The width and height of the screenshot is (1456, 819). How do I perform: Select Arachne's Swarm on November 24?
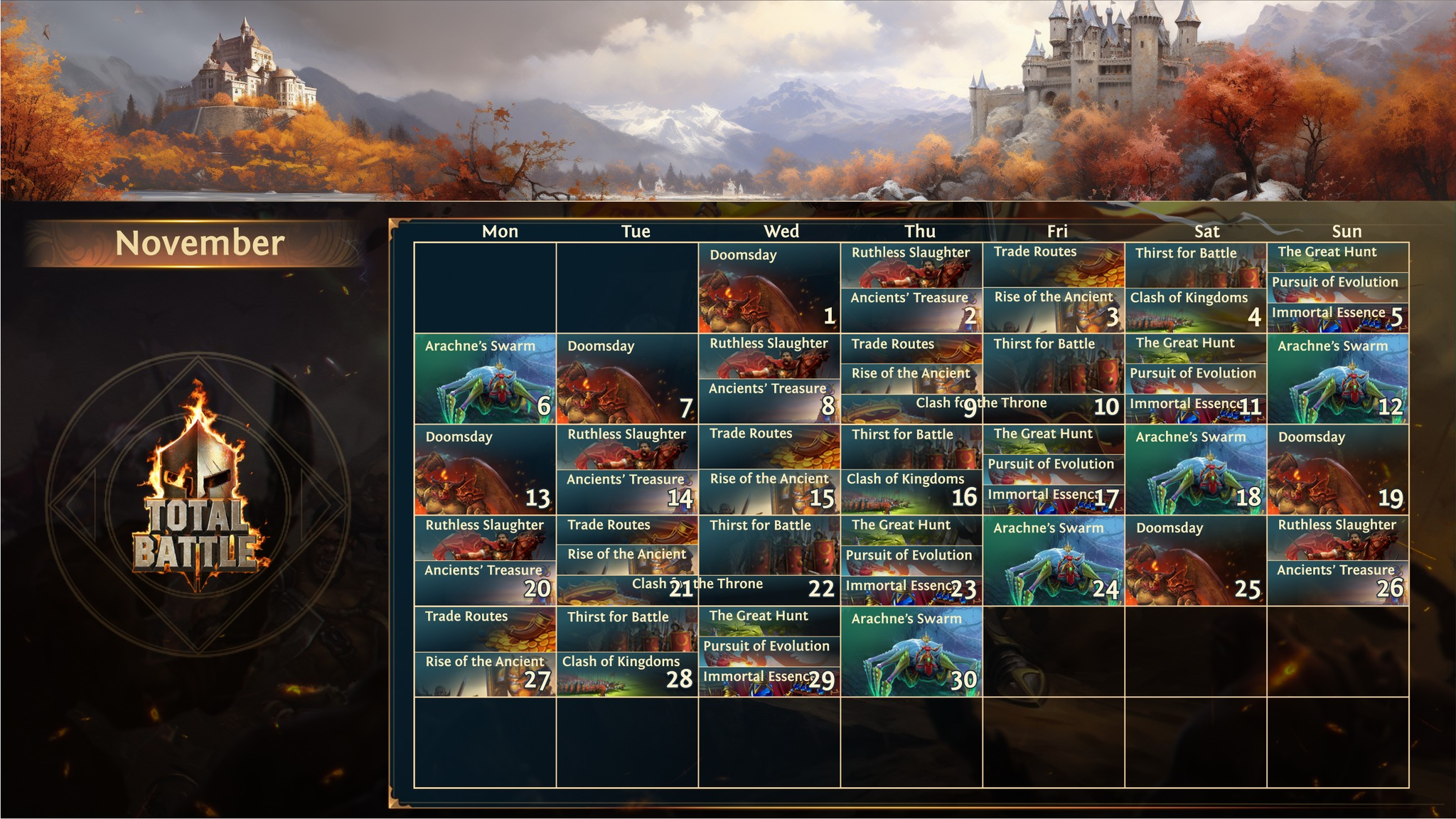coord(1053,561)
